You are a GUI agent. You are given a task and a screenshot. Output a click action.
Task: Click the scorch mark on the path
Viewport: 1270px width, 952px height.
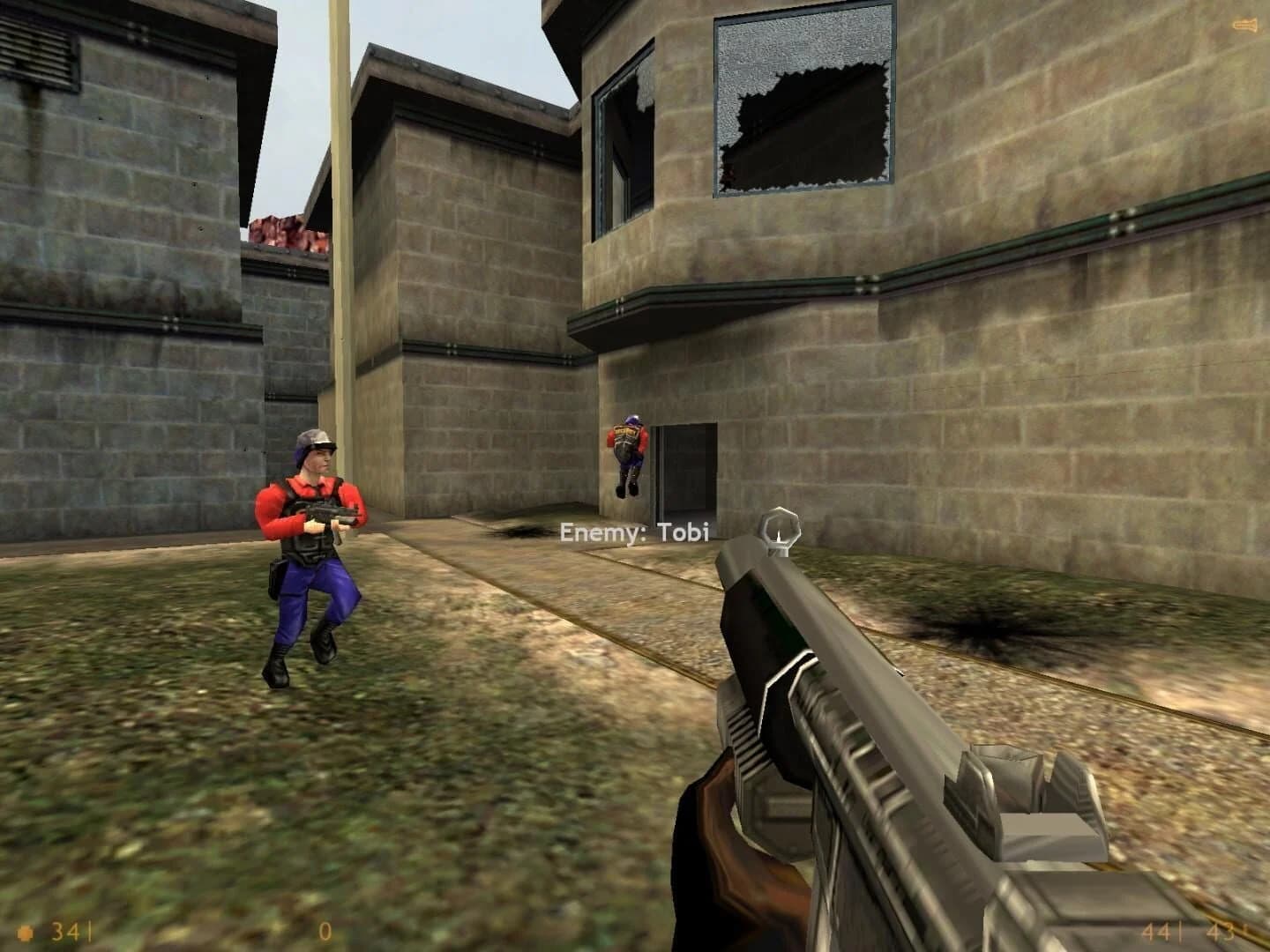click(x=522, y=532)
